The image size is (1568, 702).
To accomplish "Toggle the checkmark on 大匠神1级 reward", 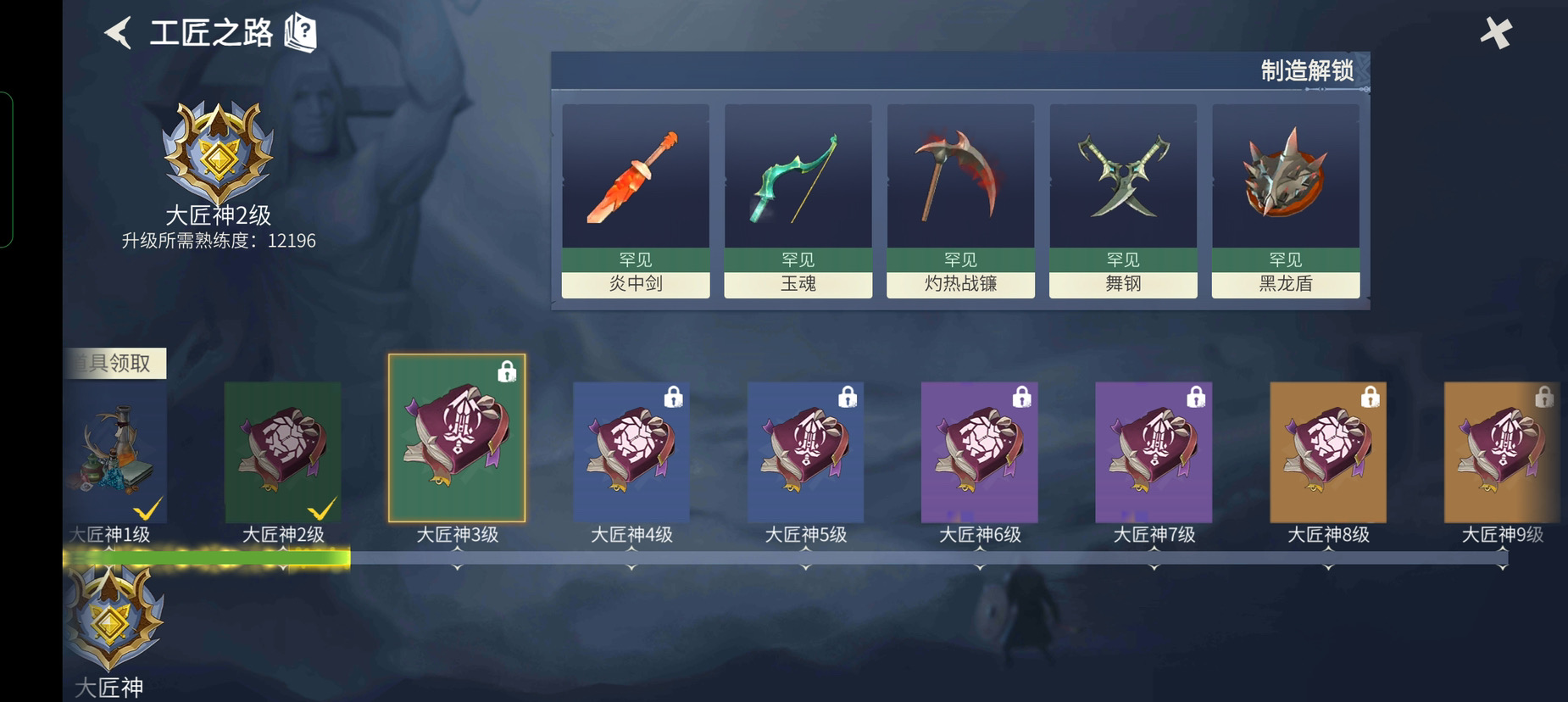I will pos(148,509).
